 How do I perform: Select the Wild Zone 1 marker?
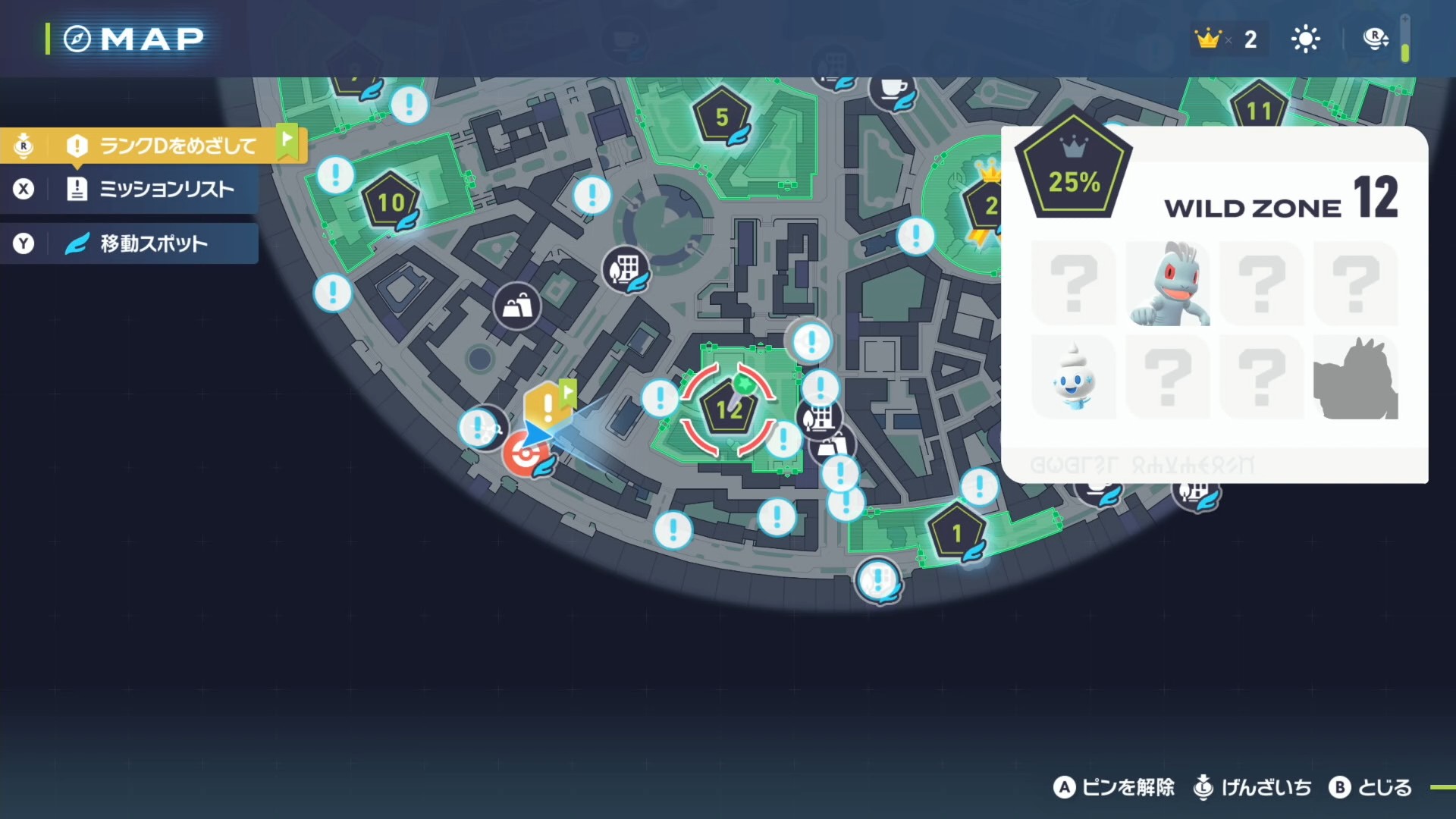click(957, 533)
